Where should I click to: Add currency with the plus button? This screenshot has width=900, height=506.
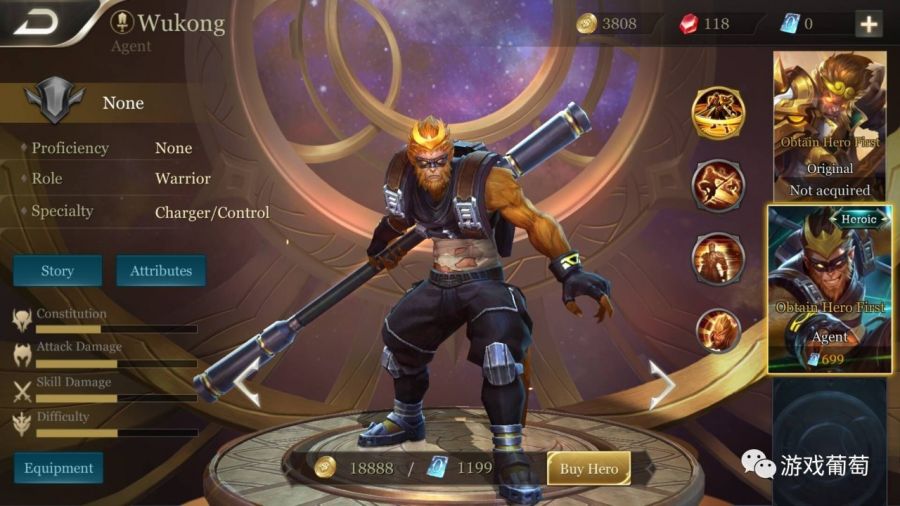pos(868,24)
